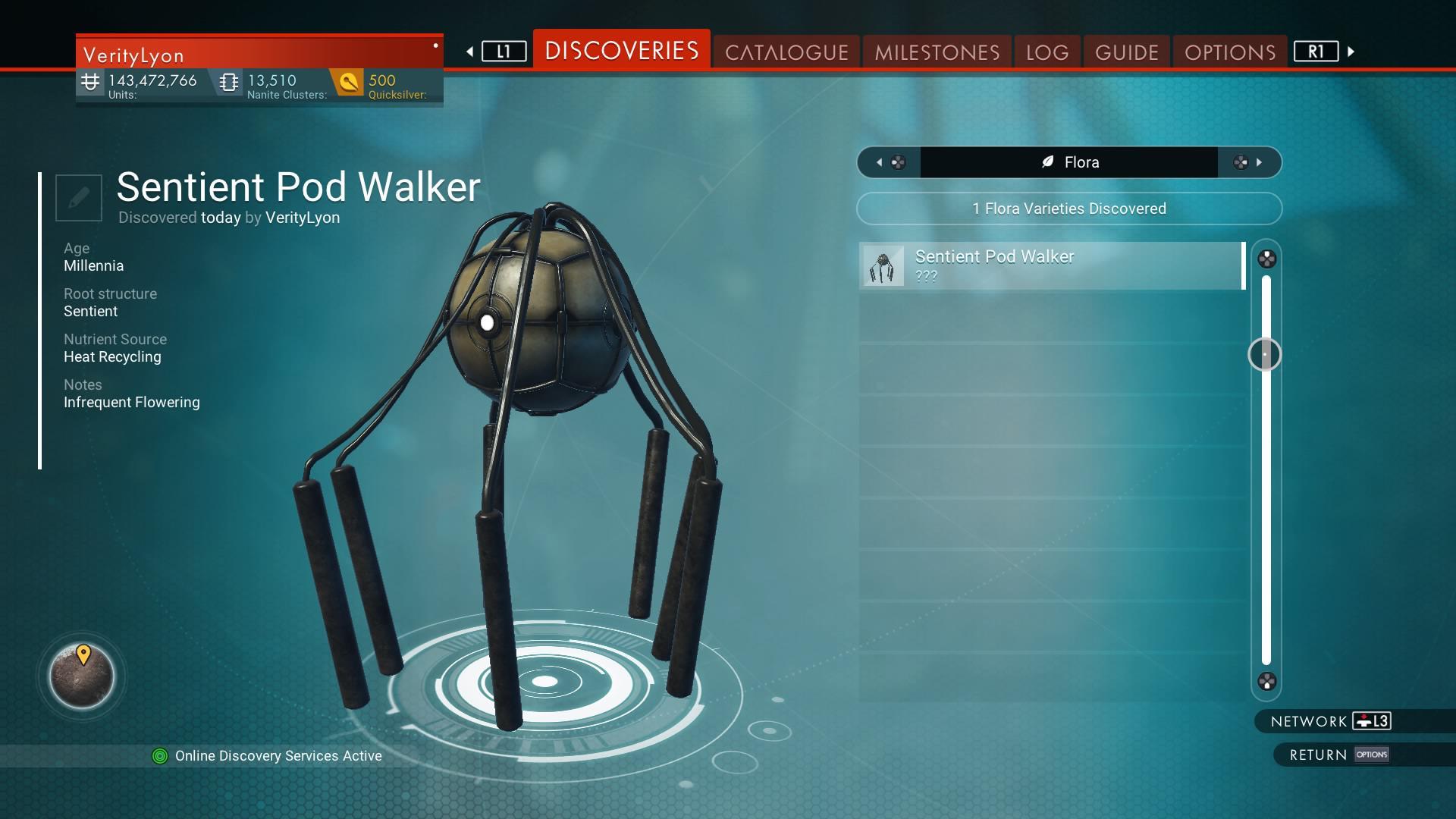Open the Milestones tab
The height and width of the screenshot is (819, 1456).
937,52
